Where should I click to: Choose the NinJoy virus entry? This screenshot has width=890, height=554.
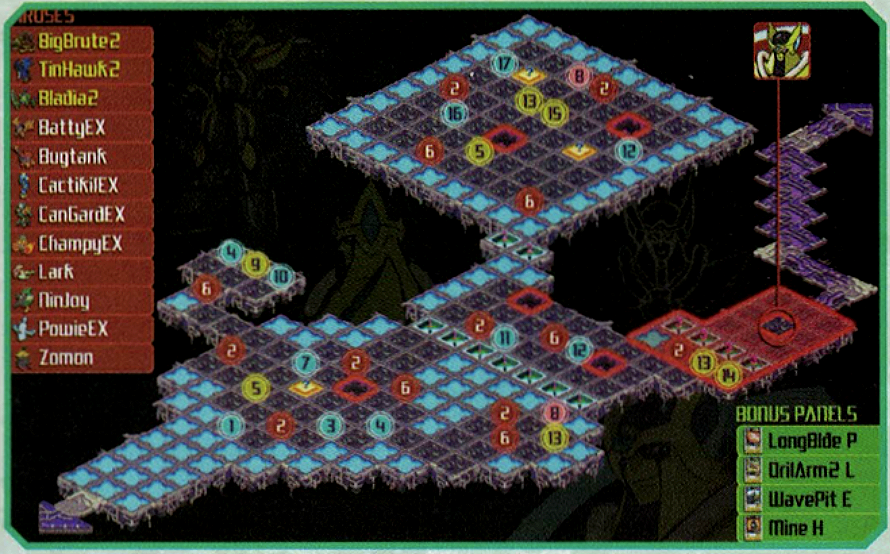coord(81,300)
